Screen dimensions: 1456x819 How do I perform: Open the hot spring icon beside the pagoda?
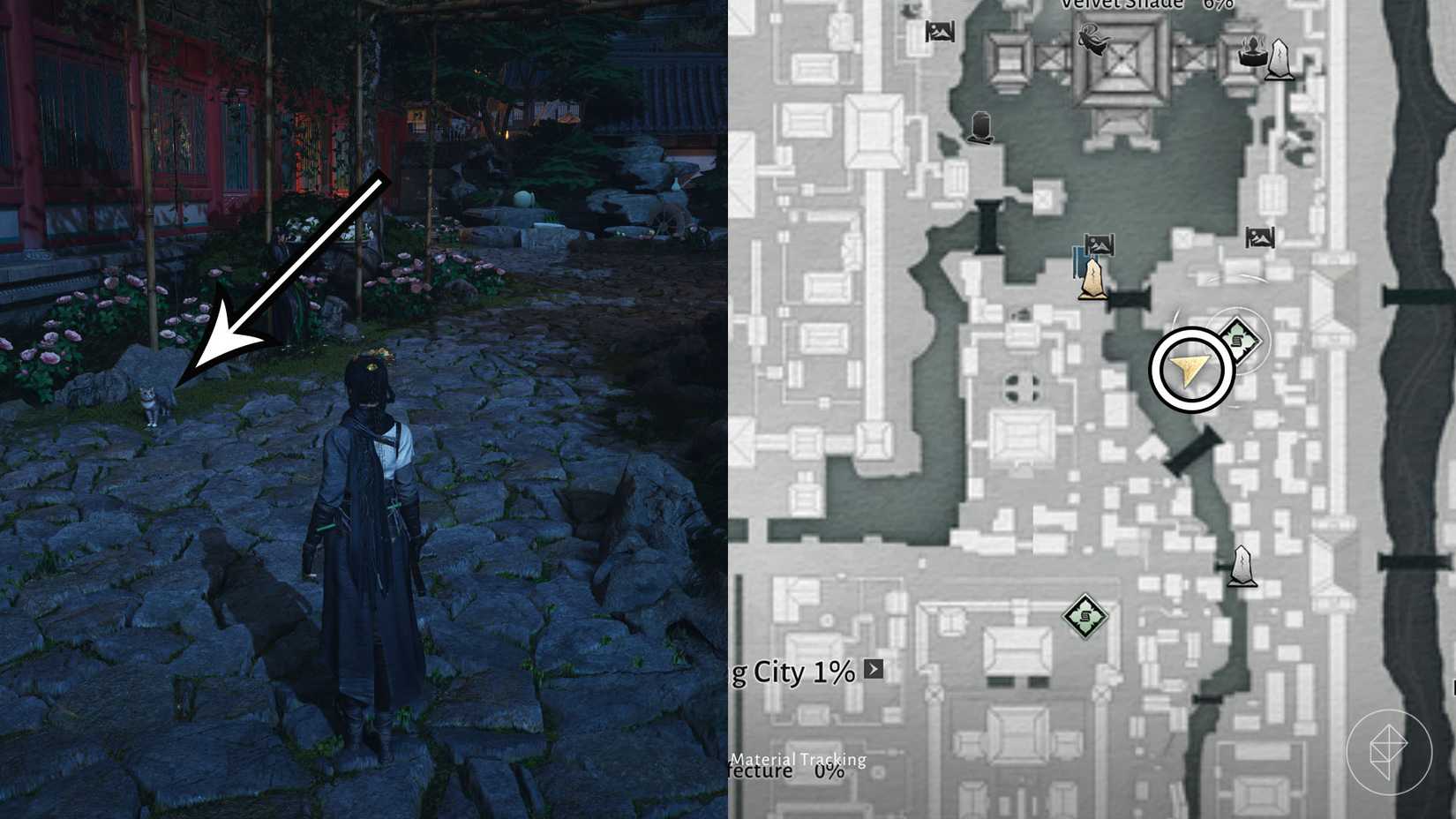pyautogui.click(x=1253, y=55)
